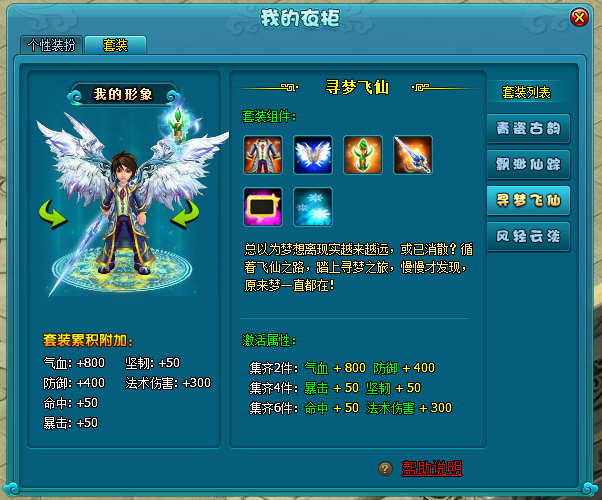Select the 套装 tab

click(x=115, y=45)
